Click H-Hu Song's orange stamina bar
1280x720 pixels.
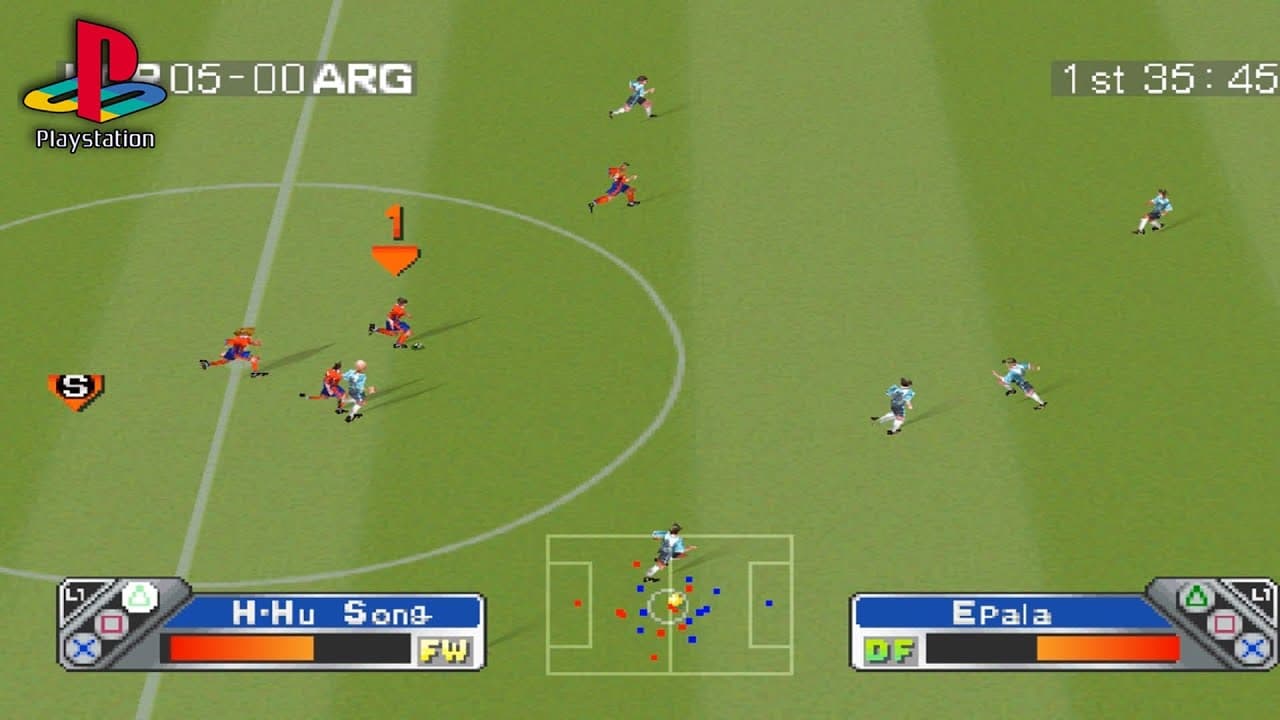coord(240,647)
